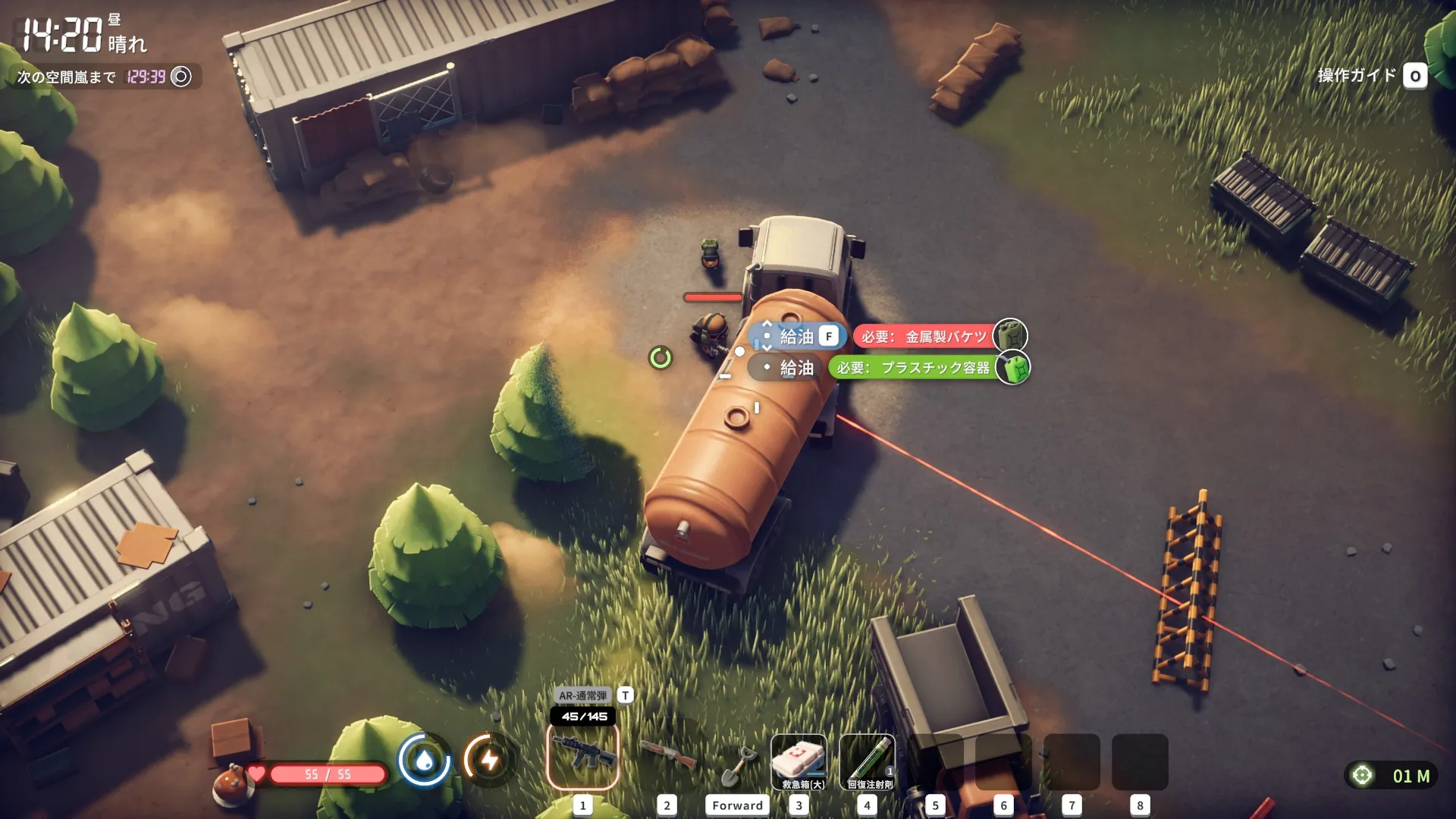Select the recovery injection slot
Screen dimensions: 1456x819
pyautogui.click(x=868, y=761)
